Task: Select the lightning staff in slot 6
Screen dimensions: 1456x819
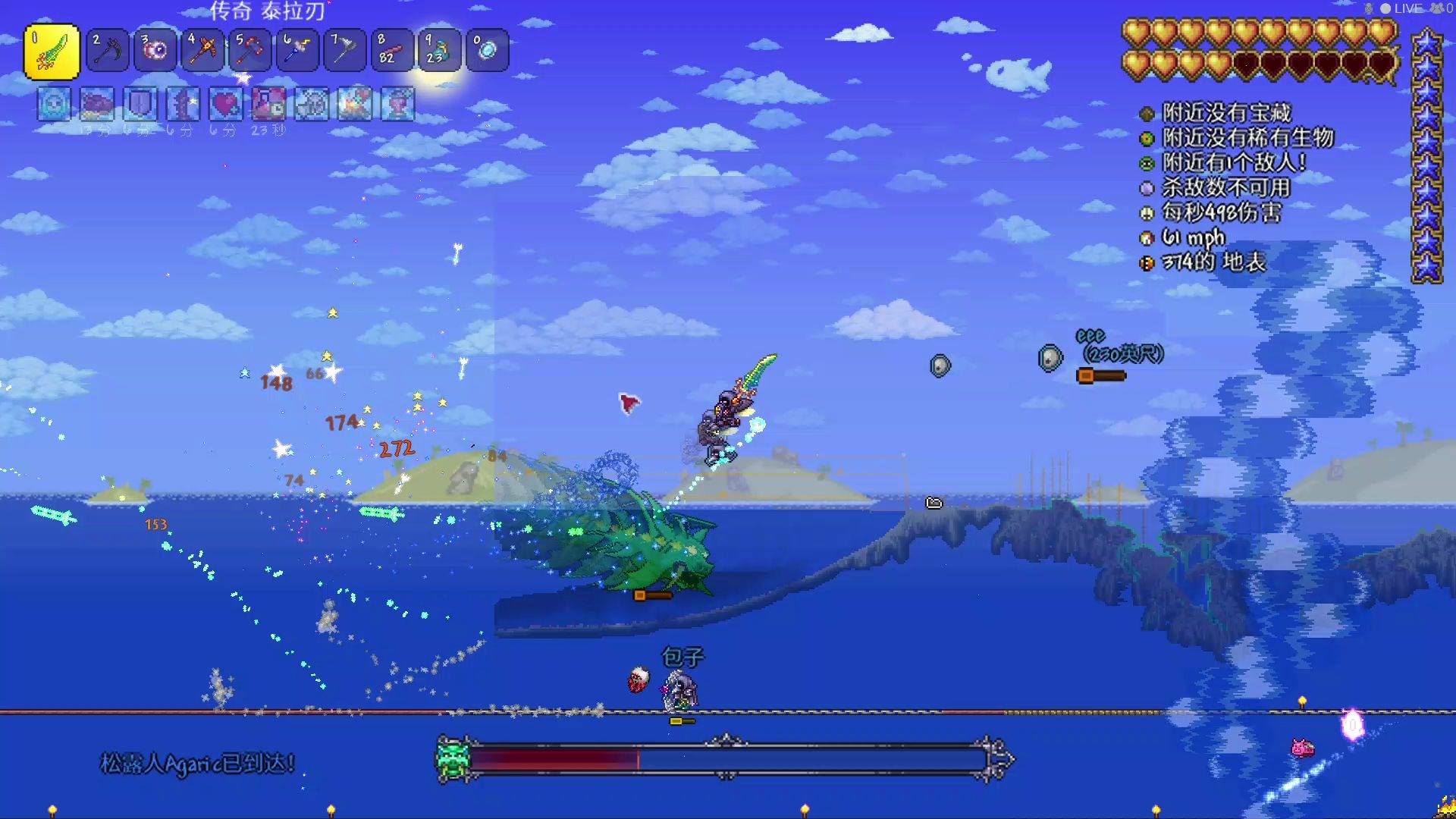Action: pyautogui.click(x=297, y=51)
